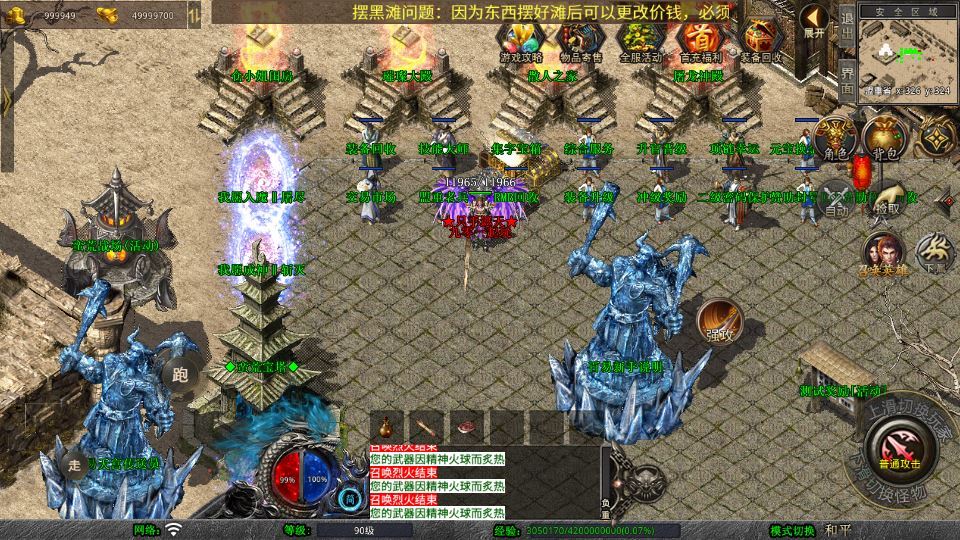Select the 跑 run movement button
The width and height of the screenshot is (960, 540).
coord(181,375)
